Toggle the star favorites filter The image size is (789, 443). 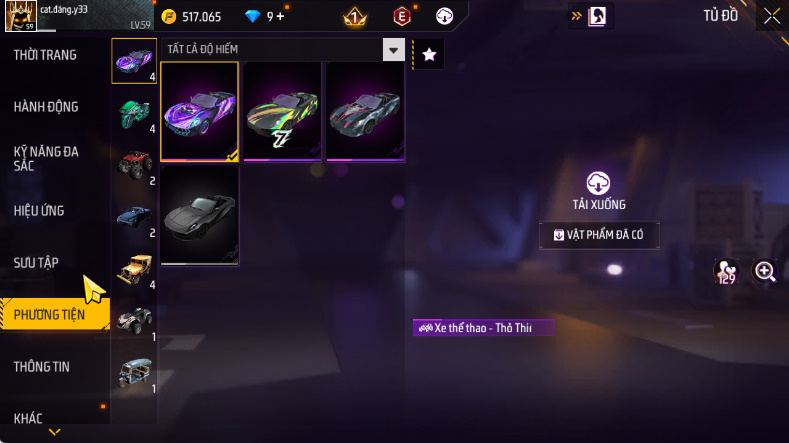tap(429, 55)
